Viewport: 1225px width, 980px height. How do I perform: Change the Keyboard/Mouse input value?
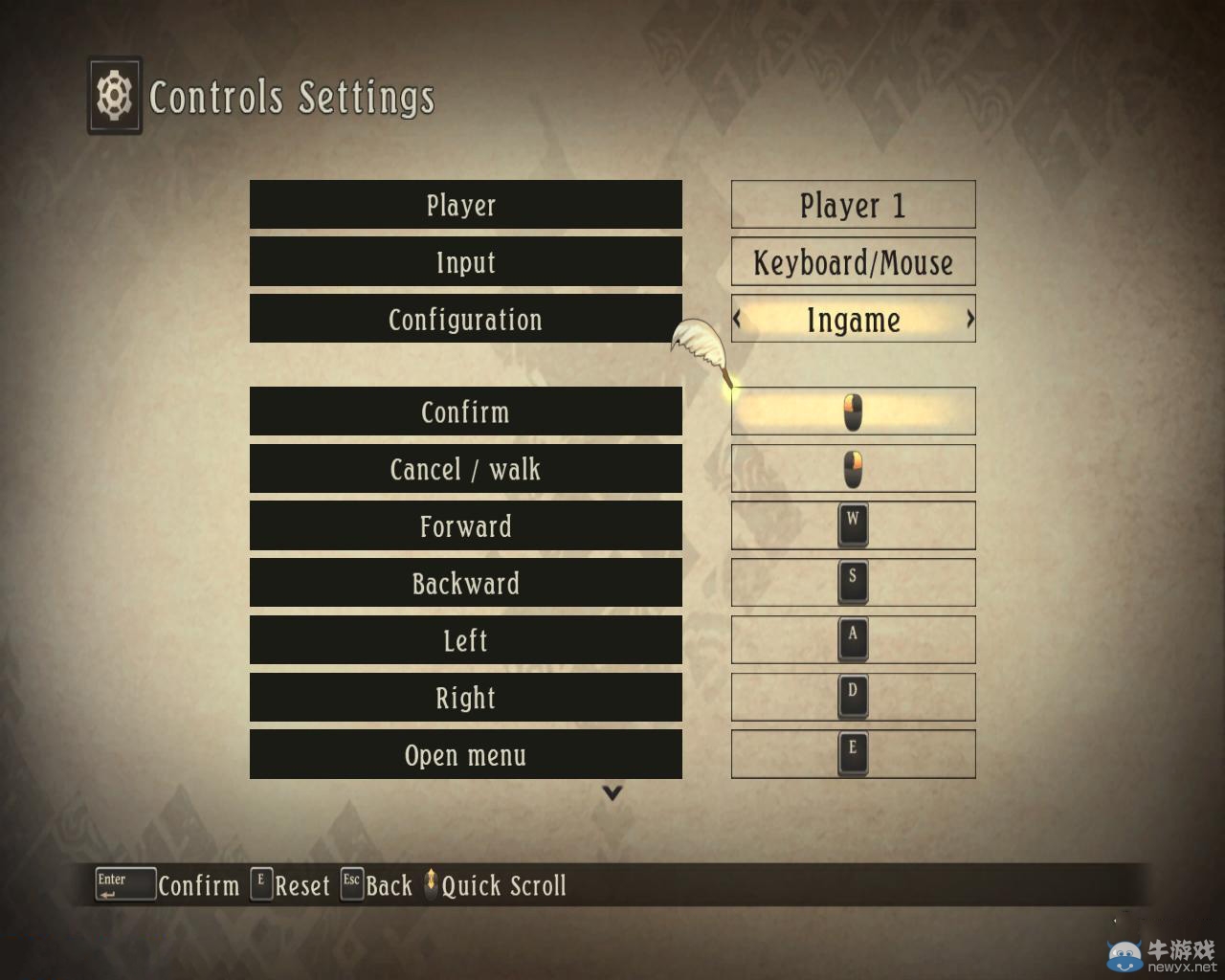point(853,262)
